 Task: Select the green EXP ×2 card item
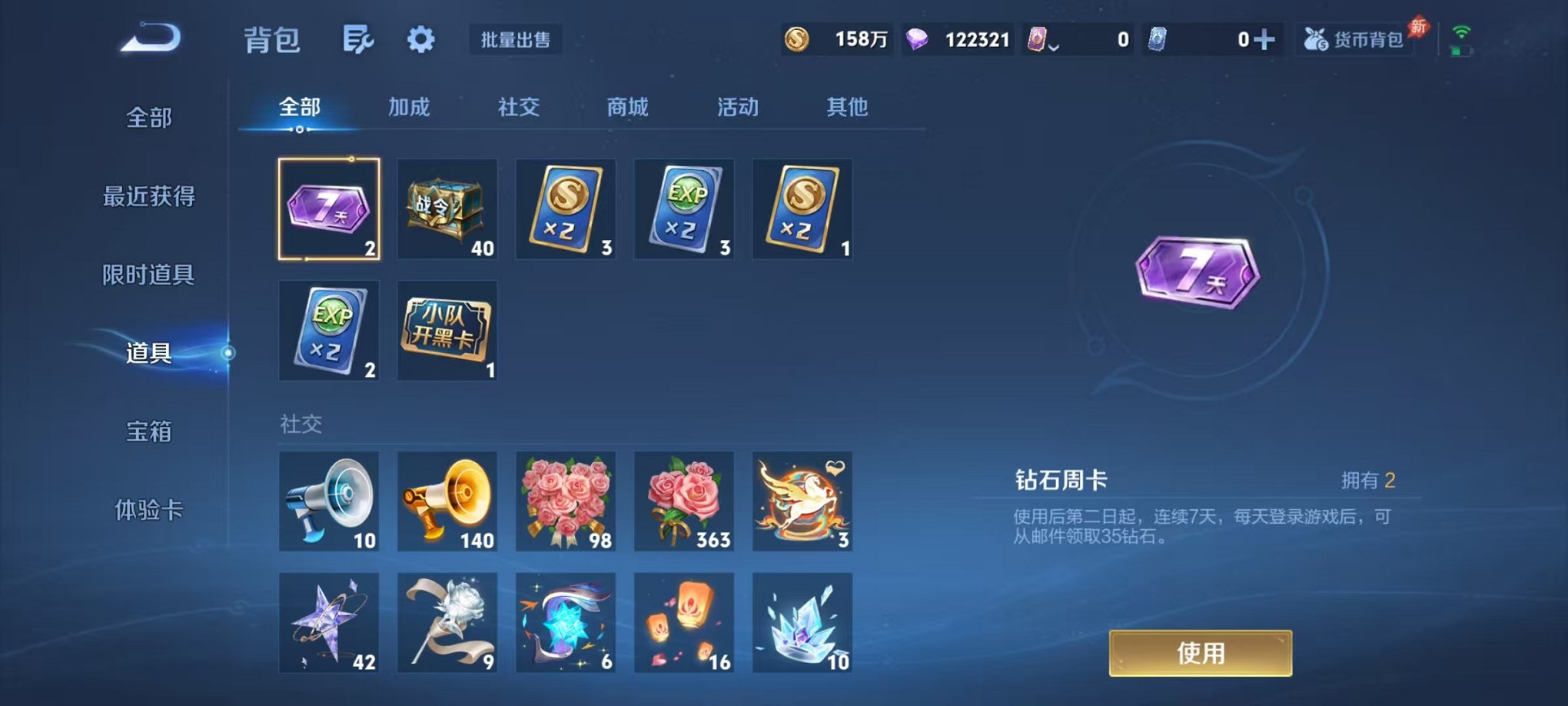click(683, 209)
